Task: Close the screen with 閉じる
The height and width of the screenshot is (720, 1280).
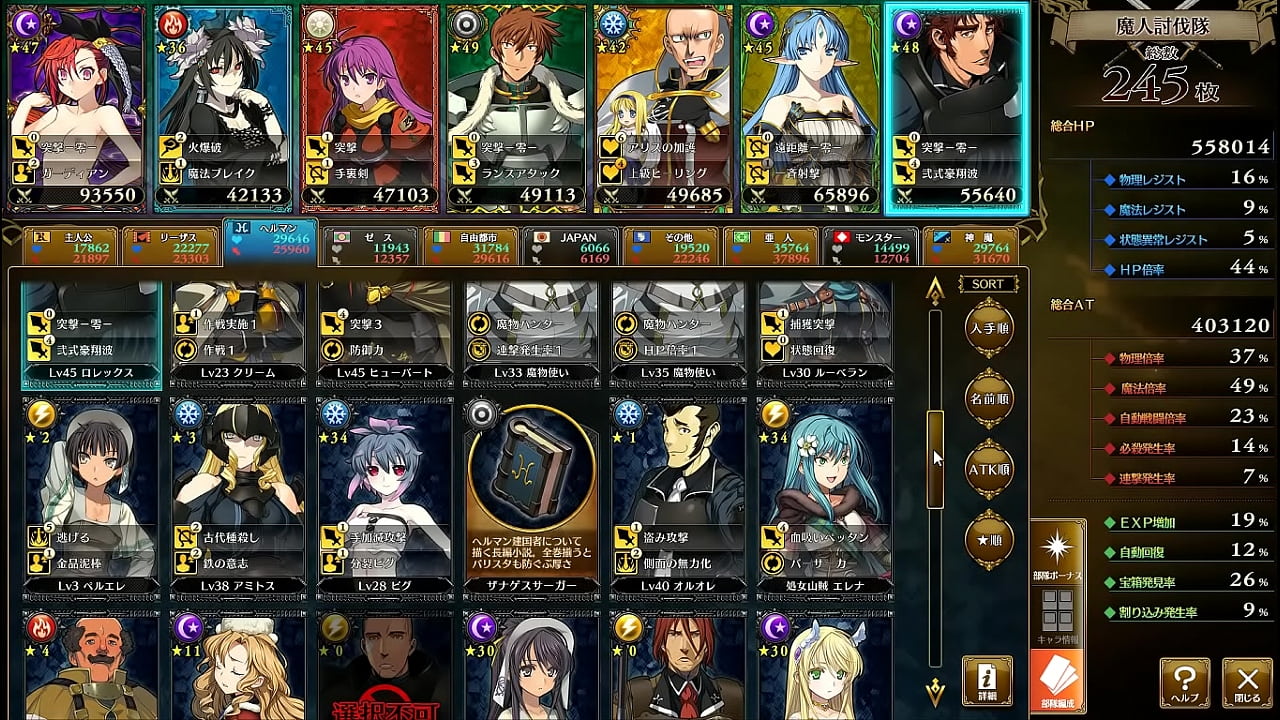Action: (x=1248, y=683)
